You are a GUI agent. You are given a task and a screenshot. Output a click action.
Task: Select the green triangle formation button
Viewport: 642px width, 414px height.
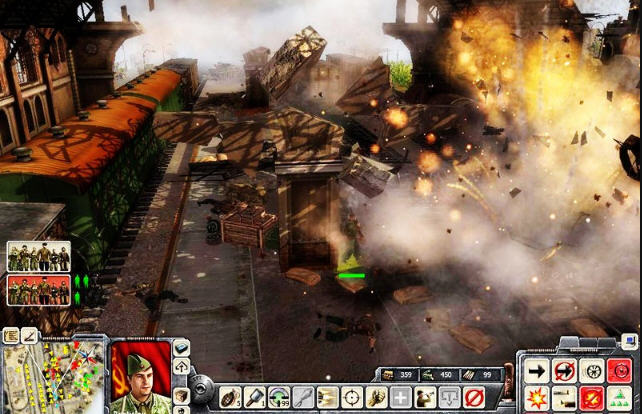(619, 397)
